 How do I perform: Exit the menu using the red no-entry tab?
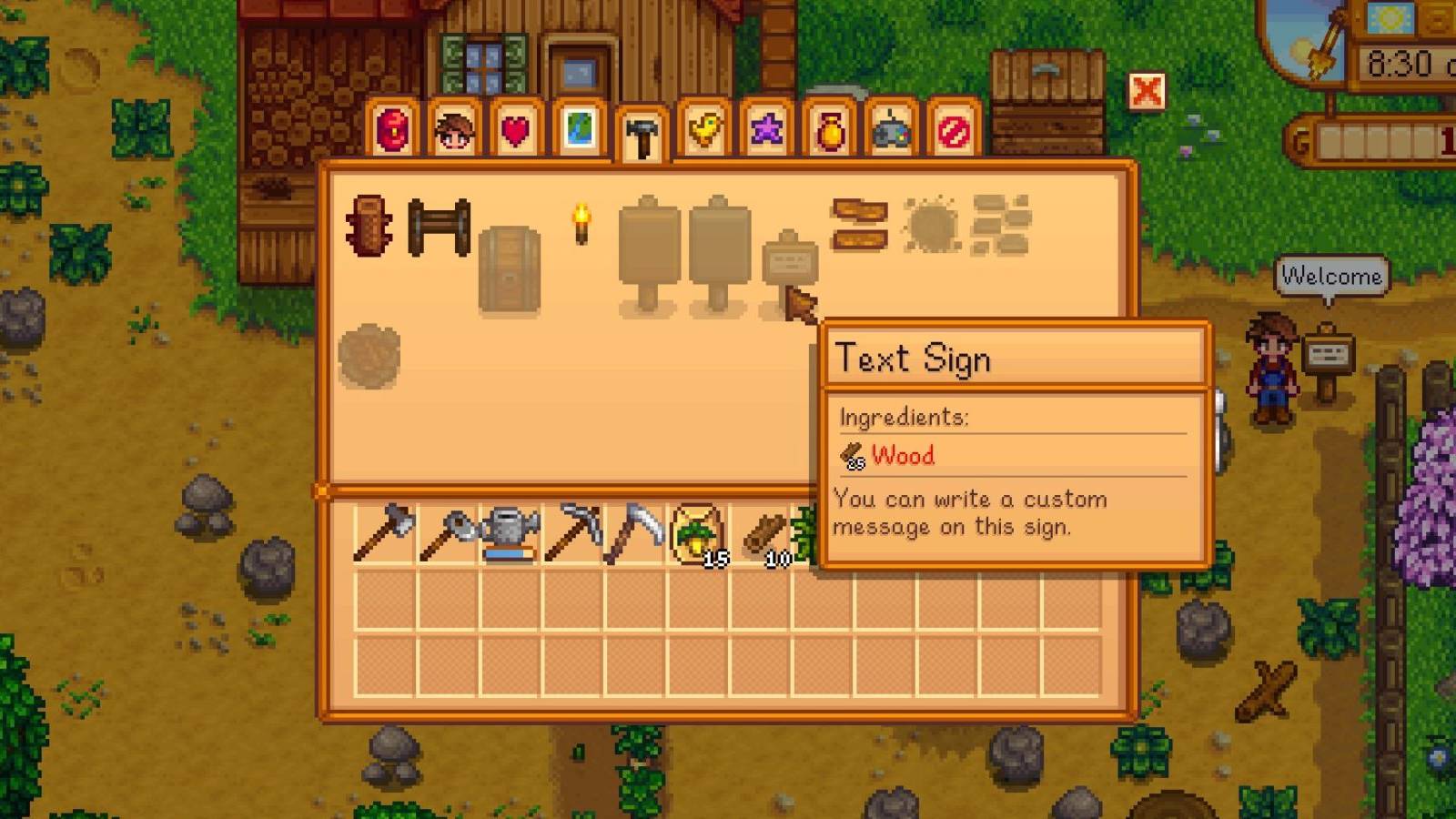[x=953, y=132]
